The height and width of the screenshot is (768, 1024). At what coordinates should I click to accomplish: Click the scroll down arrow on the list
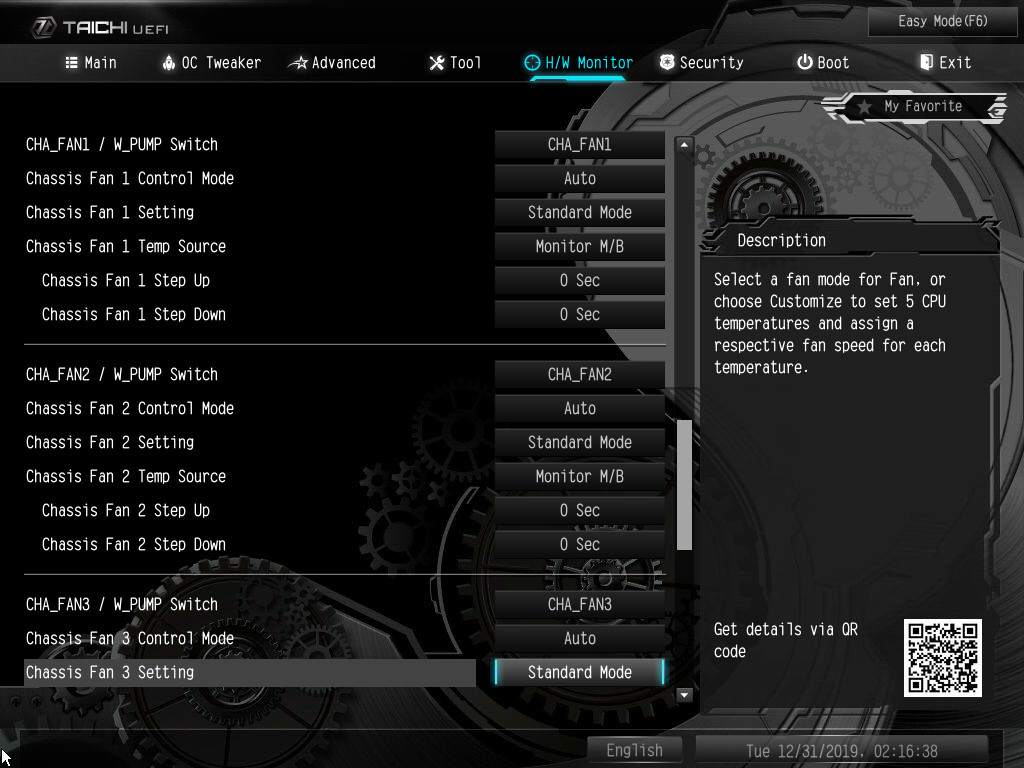685,694
